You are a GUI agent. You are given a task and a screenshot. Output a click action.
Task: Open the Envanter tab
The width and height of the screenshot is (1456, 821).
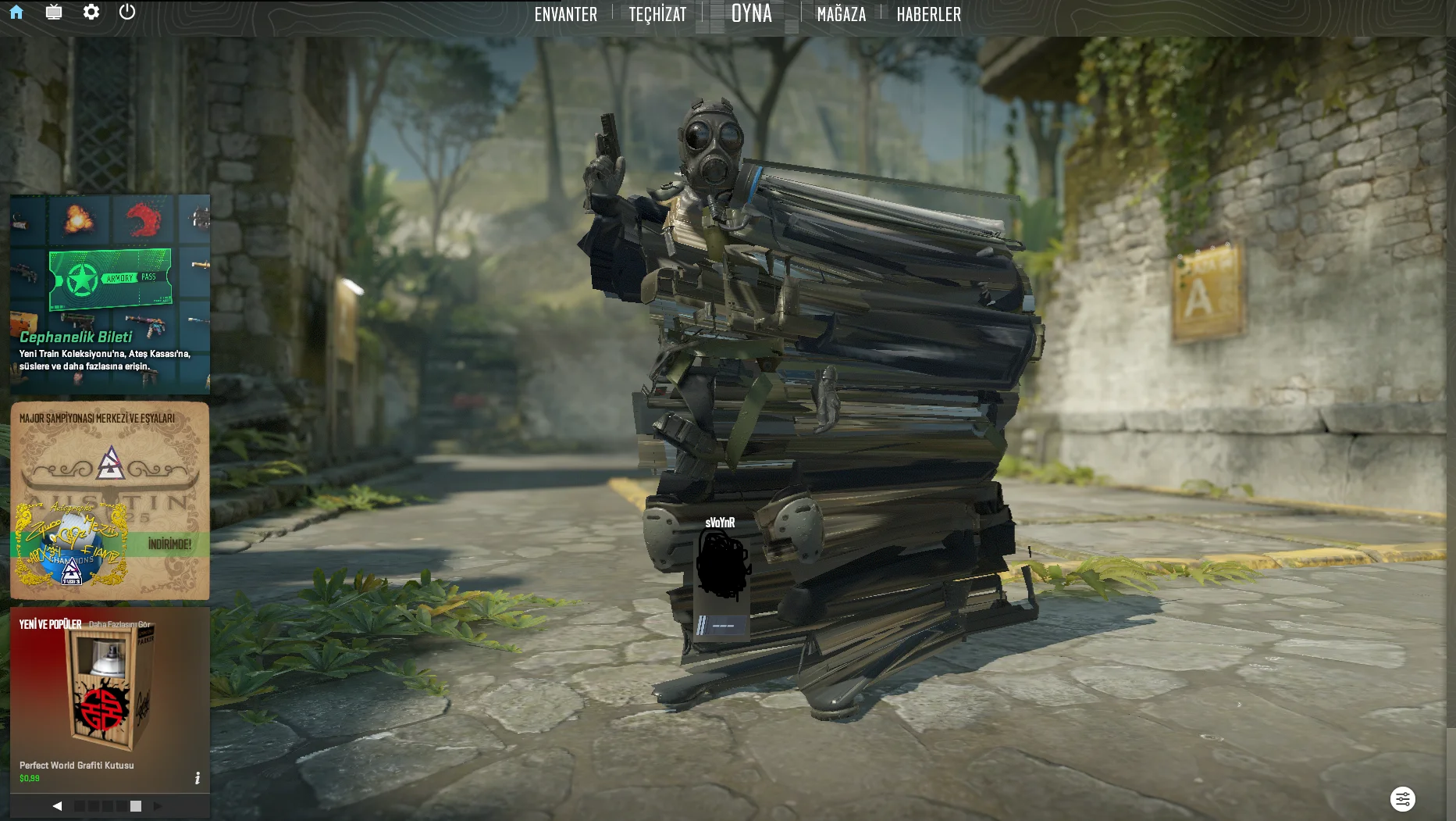(x=565, y=14)
